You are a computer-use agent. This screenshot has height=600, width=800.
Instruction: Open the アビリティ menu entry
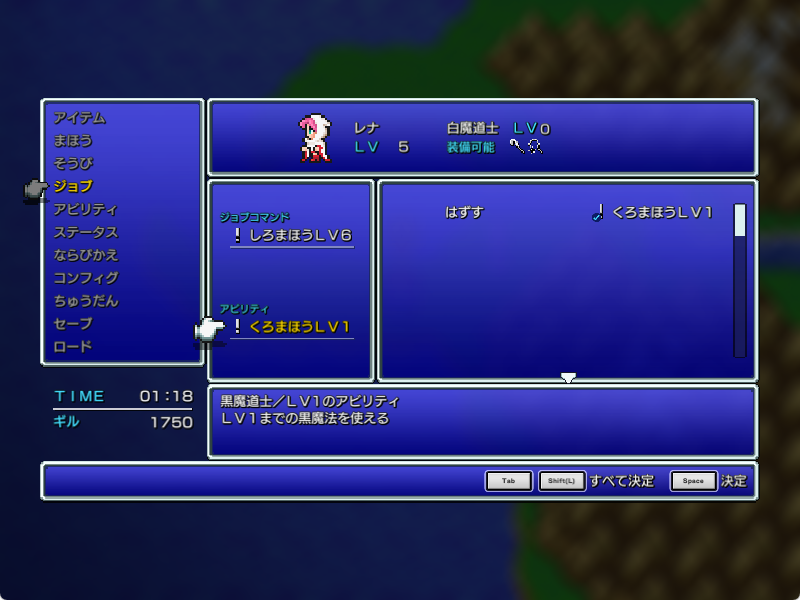85,209
